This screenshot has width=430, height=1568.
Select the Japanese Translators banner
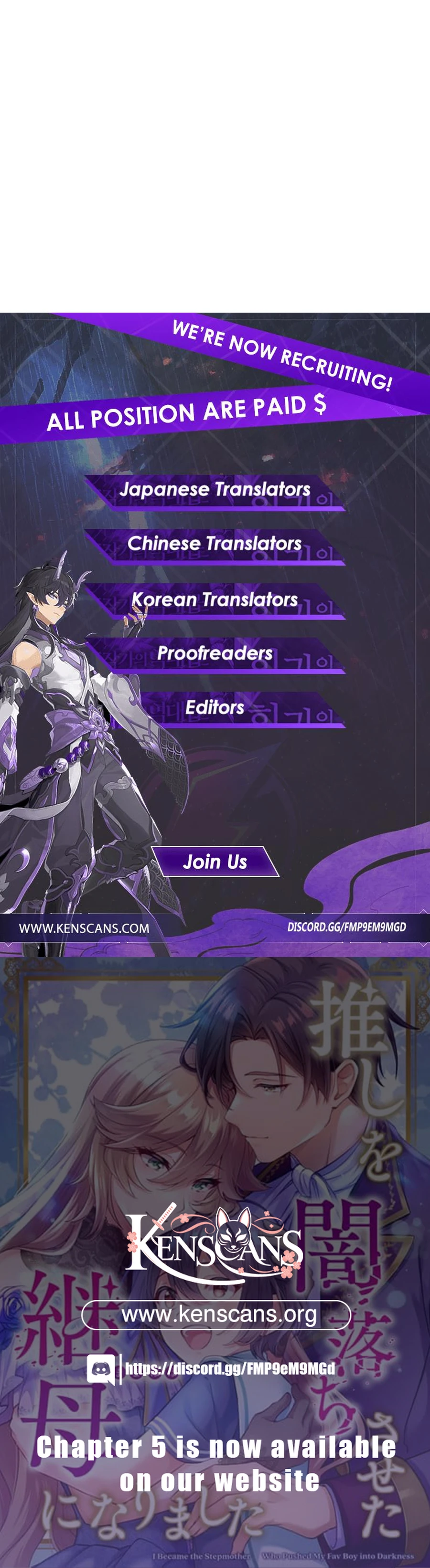[215, 490]
